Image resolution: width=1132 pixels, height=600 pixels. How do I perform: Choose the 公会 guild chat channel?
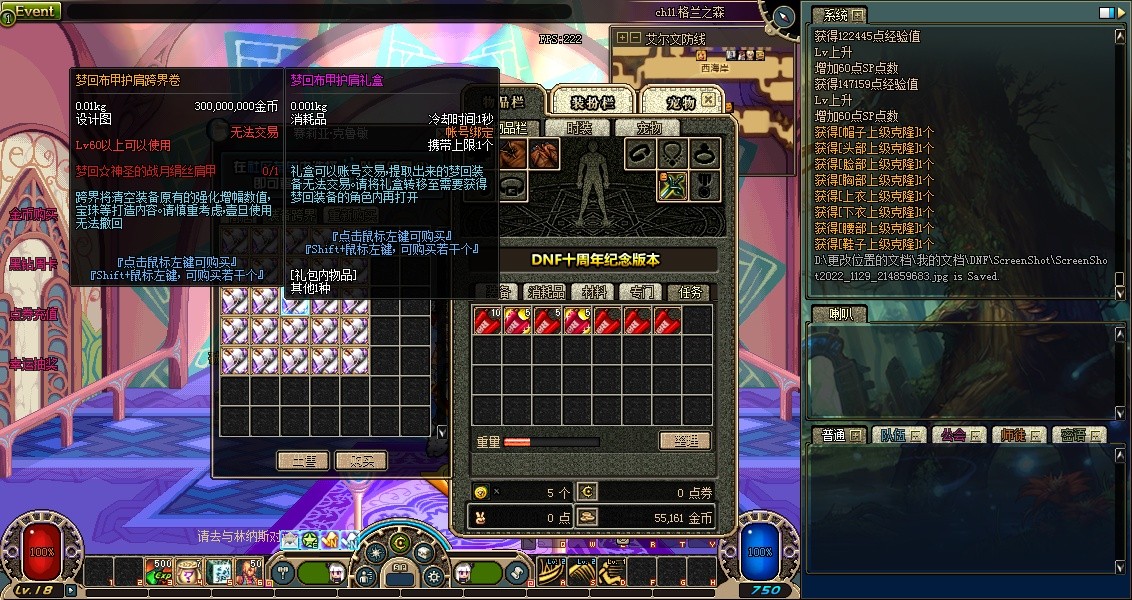[953, 435]
